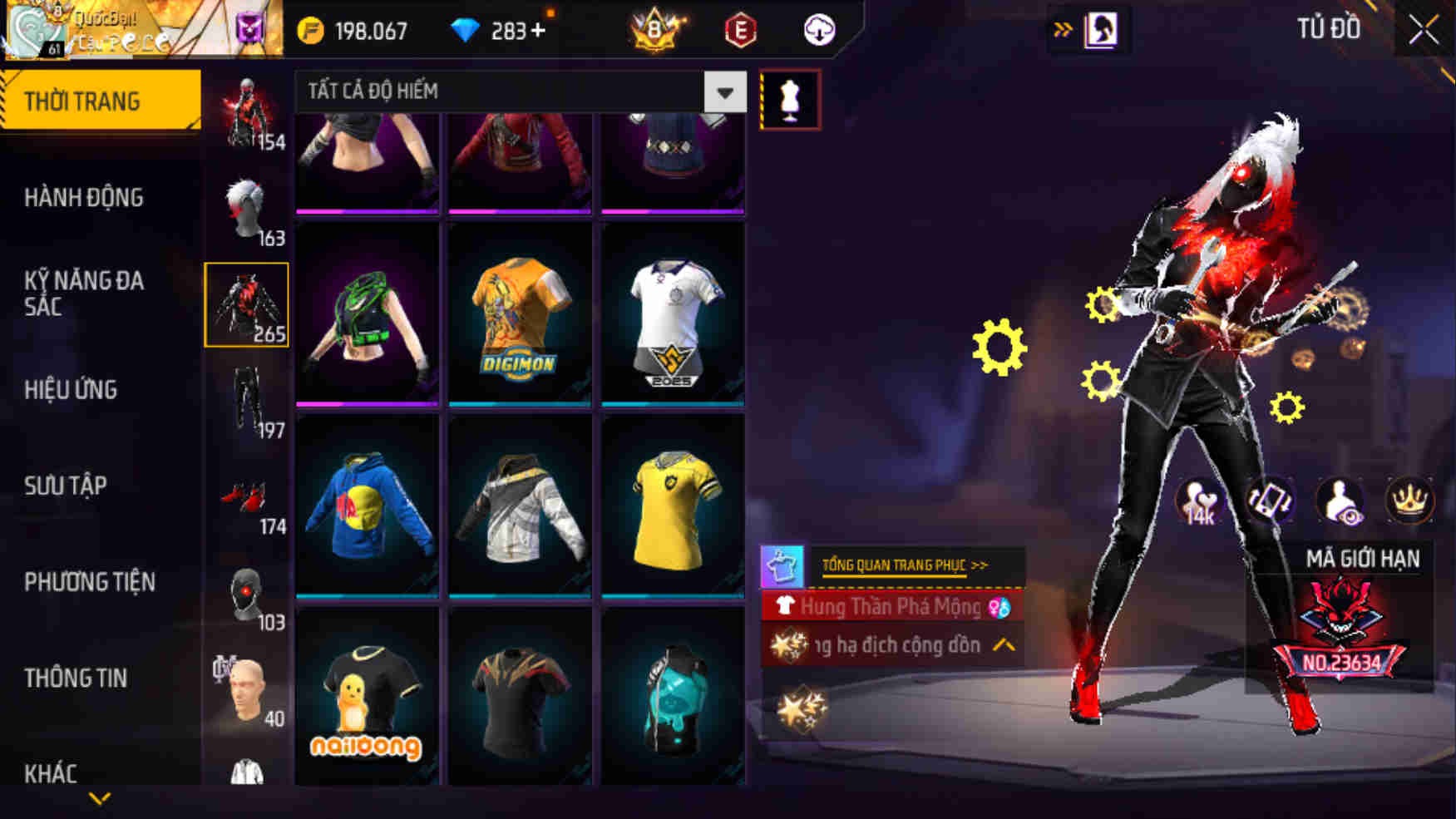Open the pants category showing 197 items
Screen dimensions: 1456x819
point(247,399)
